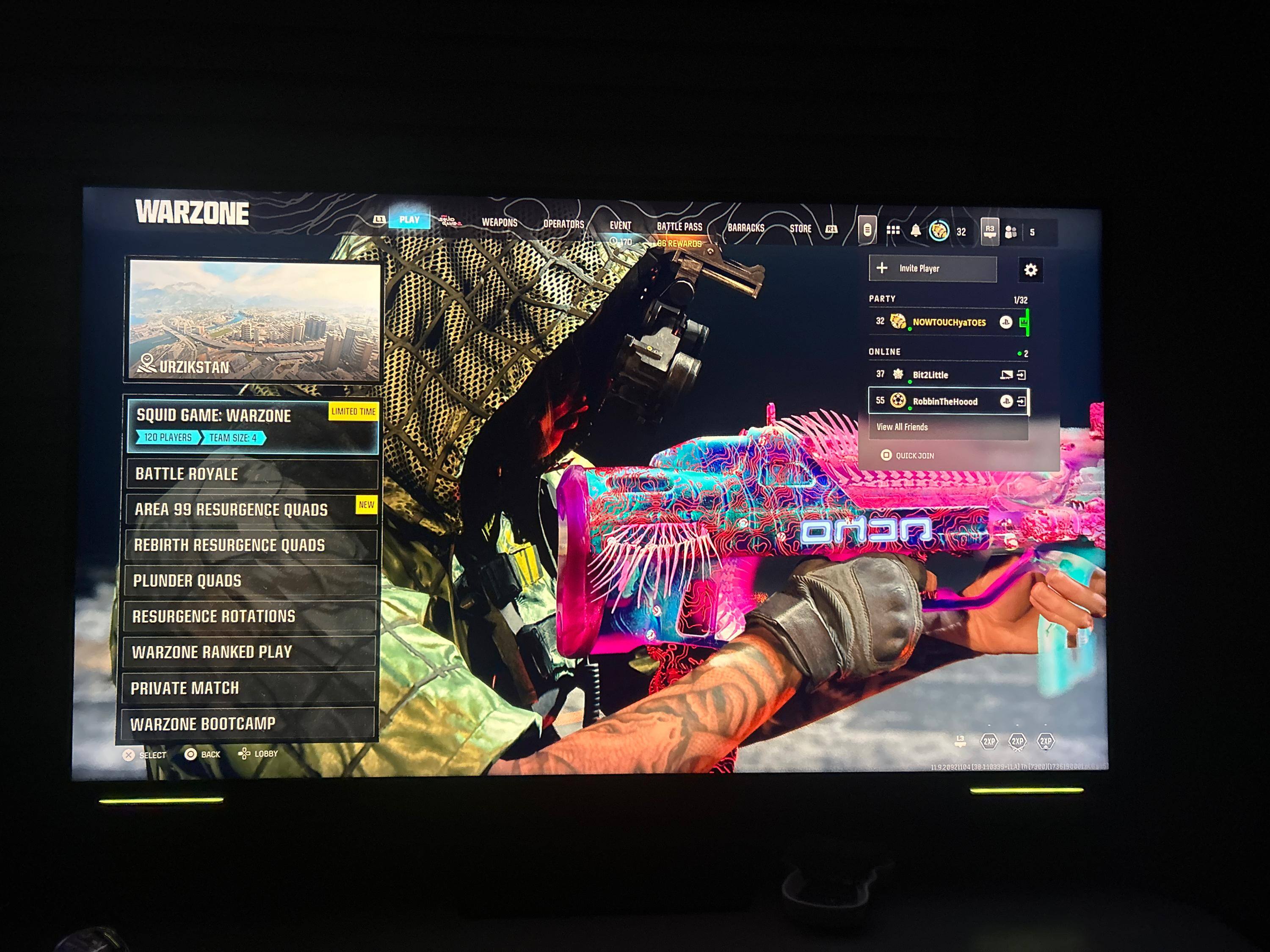
Task: Open View All Friends
Action: (903, 427)
